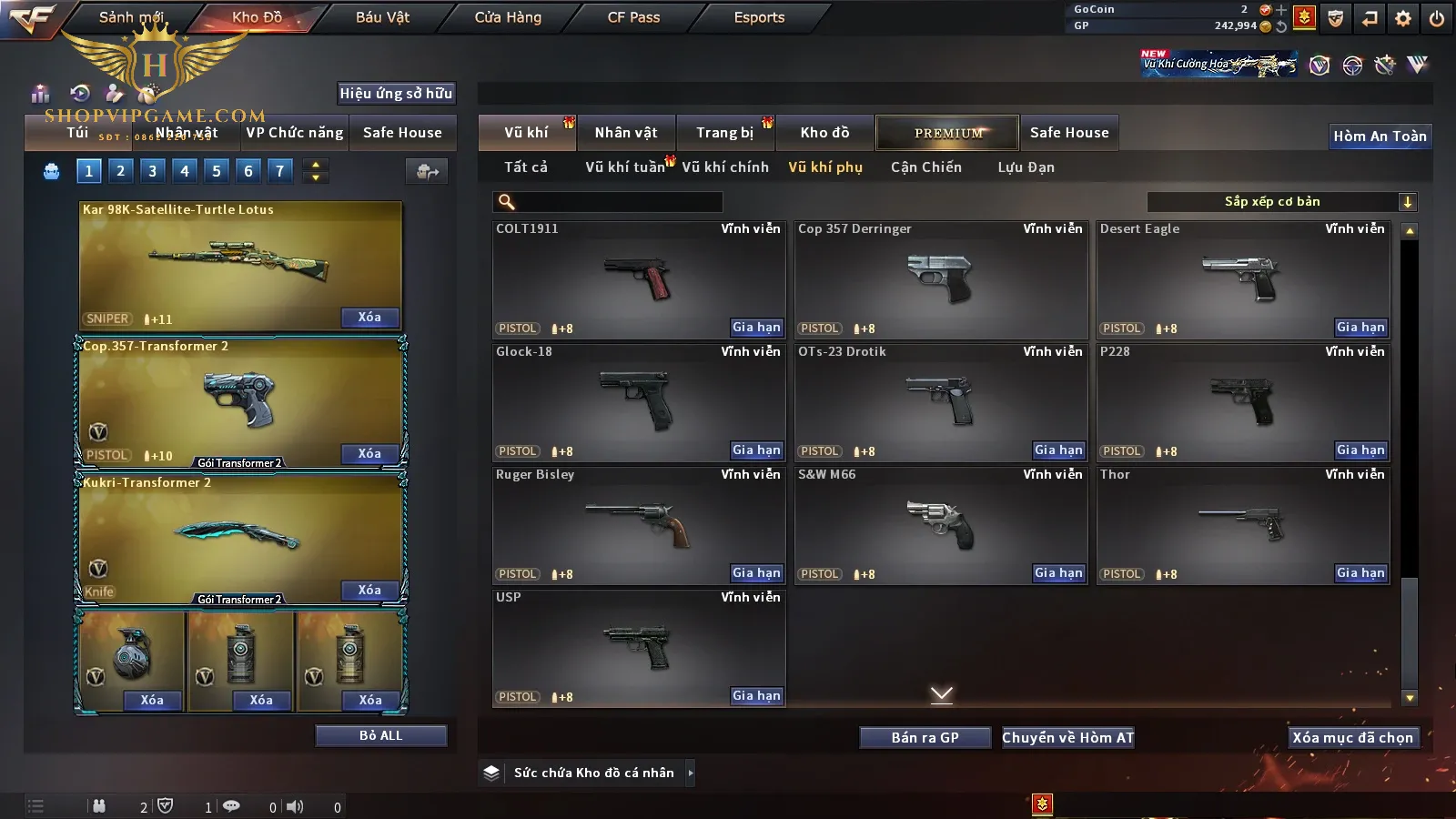Select the Glock-18 pistol tile

(x=638, y=400)
